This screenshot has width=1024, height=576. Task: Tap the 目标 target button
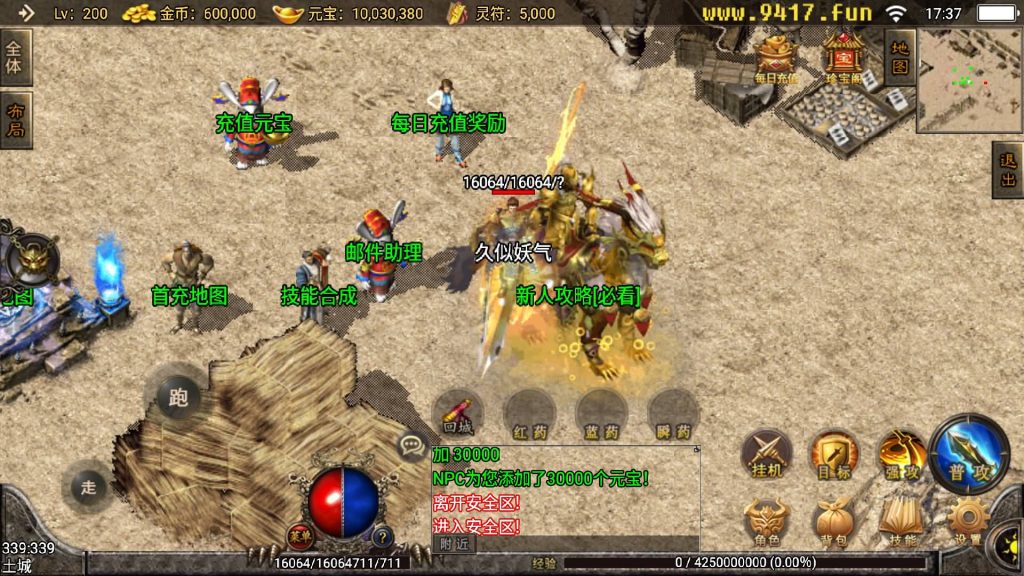click(x=833, y=454)
